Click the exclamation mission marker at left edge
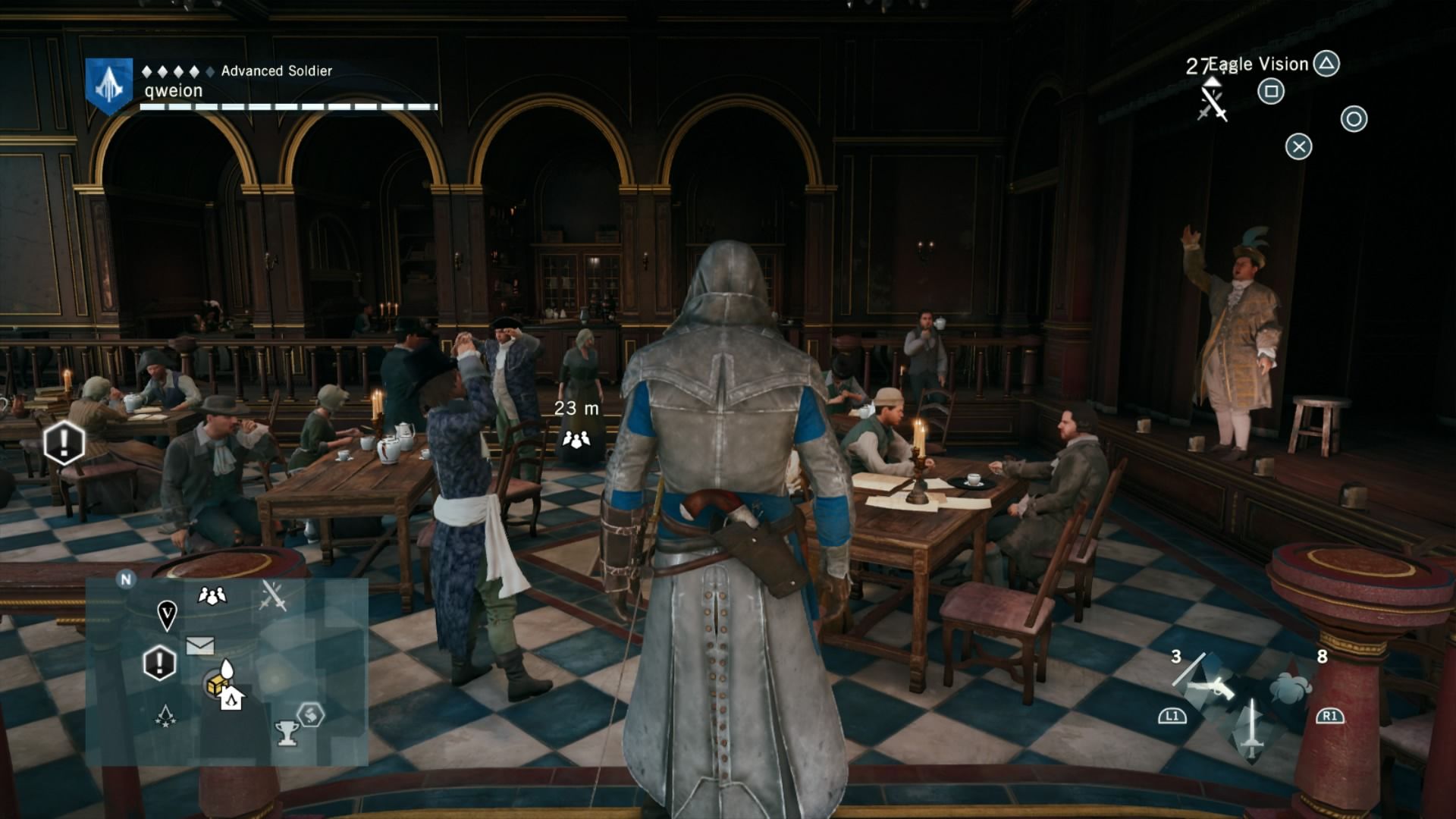1456x819 pixels. click(64, 441)
